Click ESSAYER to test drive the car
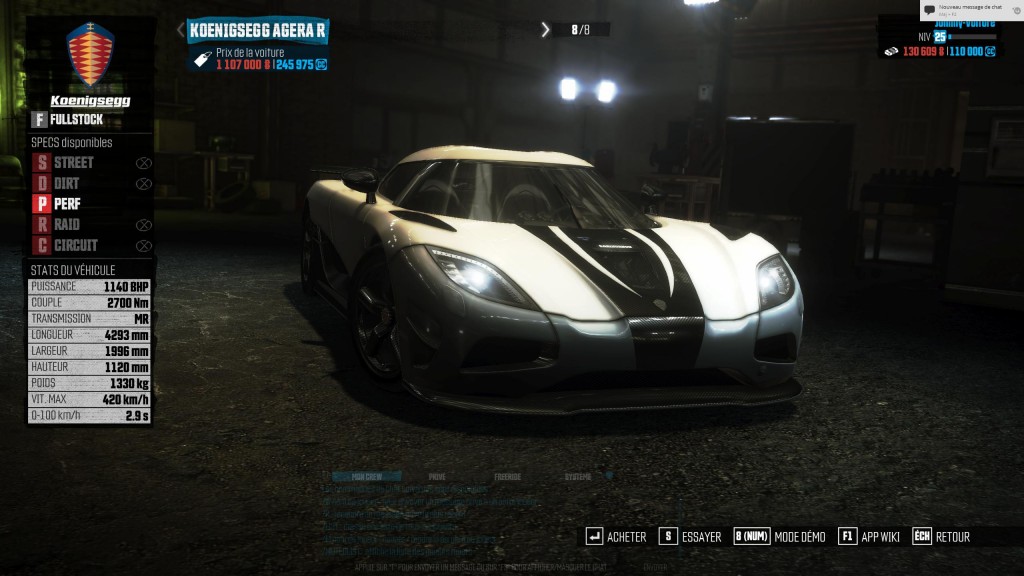The width and height of the screenshot is (1024, 576). coord(690,537)
